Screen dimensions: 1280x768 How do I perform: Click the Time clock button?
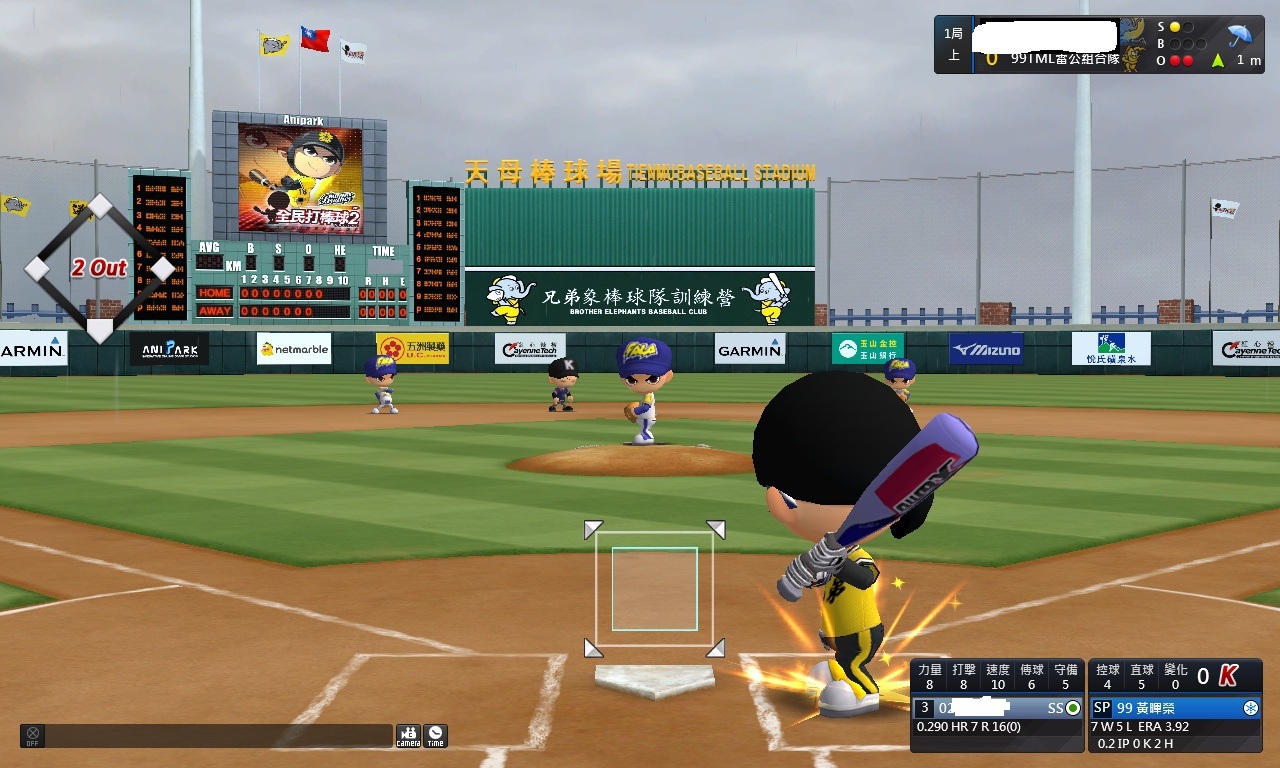pos(435,736)
